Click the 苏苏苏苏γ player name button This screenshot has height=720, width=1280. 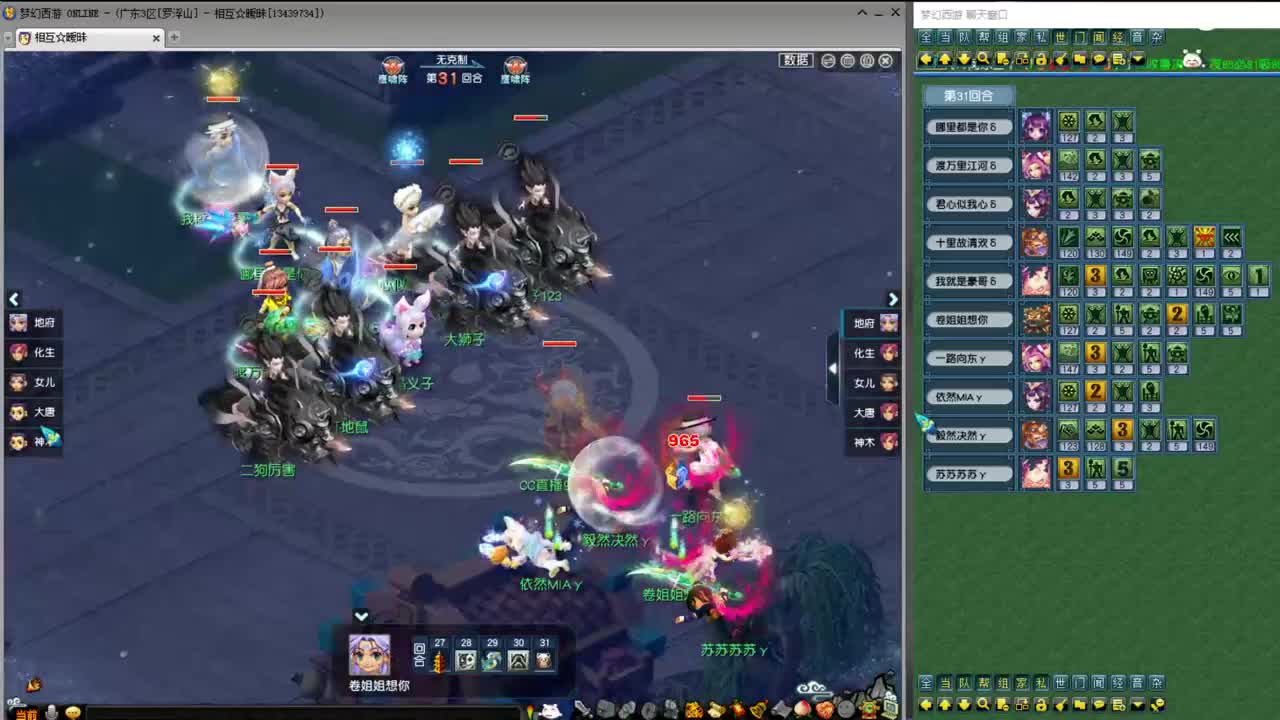click(967, 473)
